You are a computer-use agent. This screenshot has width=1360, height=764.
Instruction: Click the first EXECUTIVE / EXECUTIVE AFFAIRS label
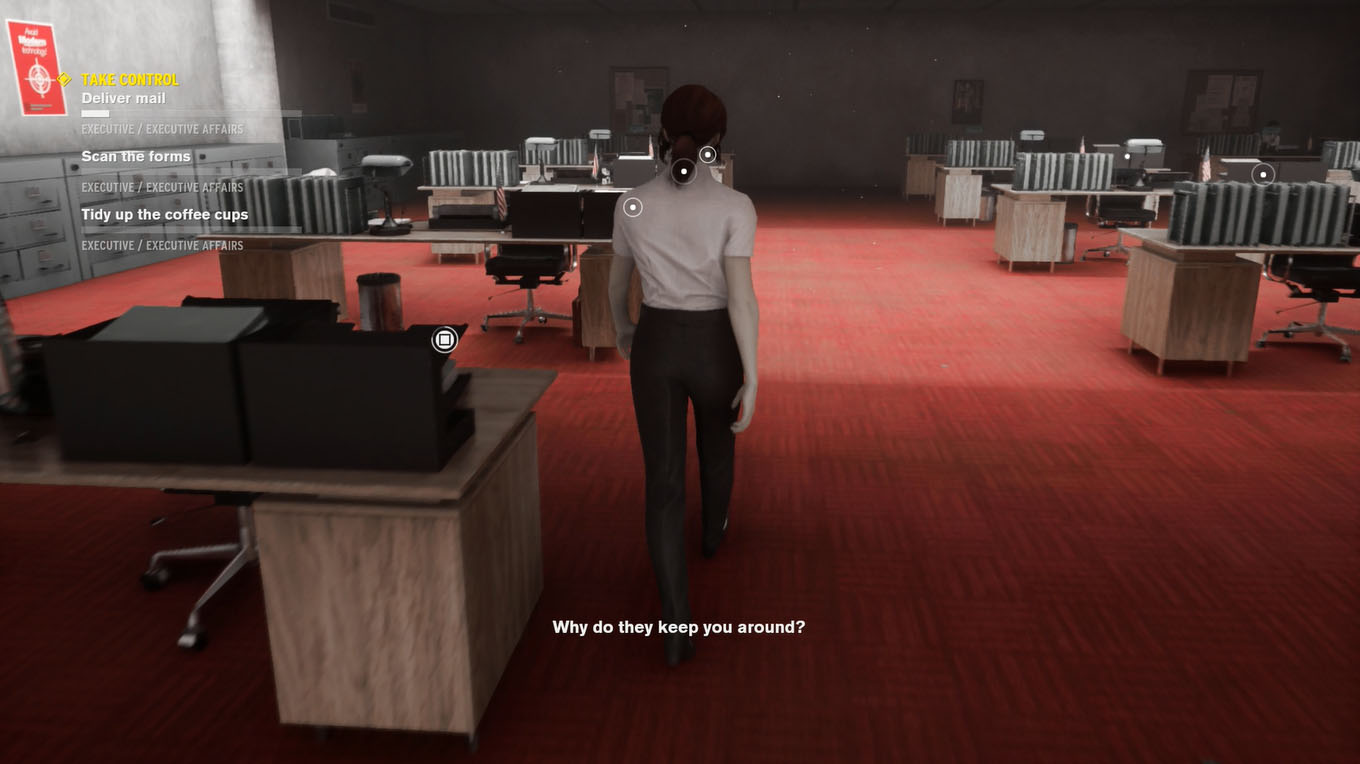coord(163,129)
